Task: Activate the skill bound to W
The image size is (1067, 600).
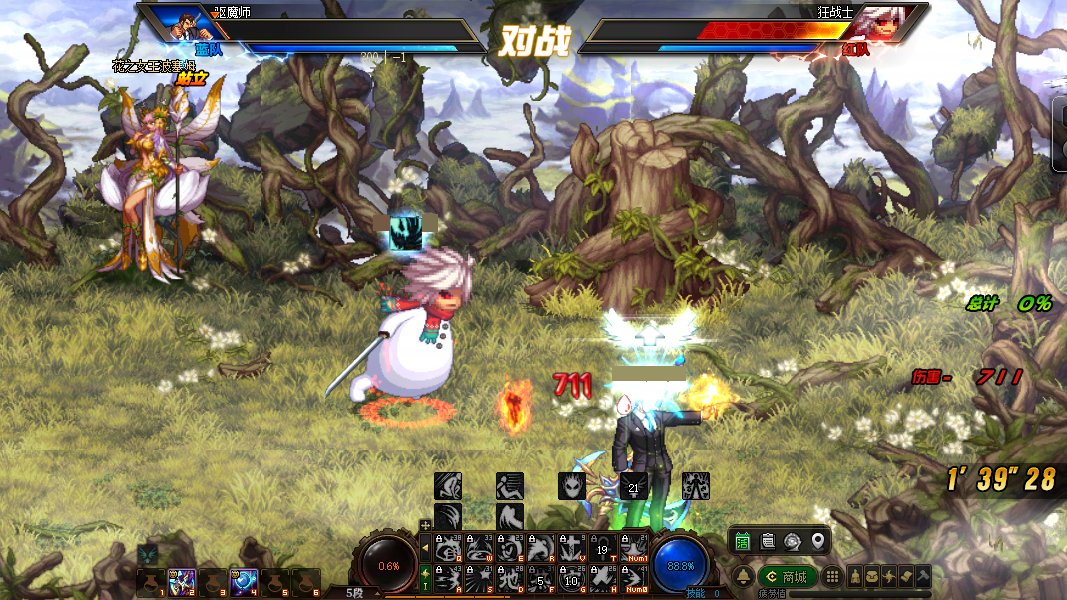Action: (x=479, y=548)
